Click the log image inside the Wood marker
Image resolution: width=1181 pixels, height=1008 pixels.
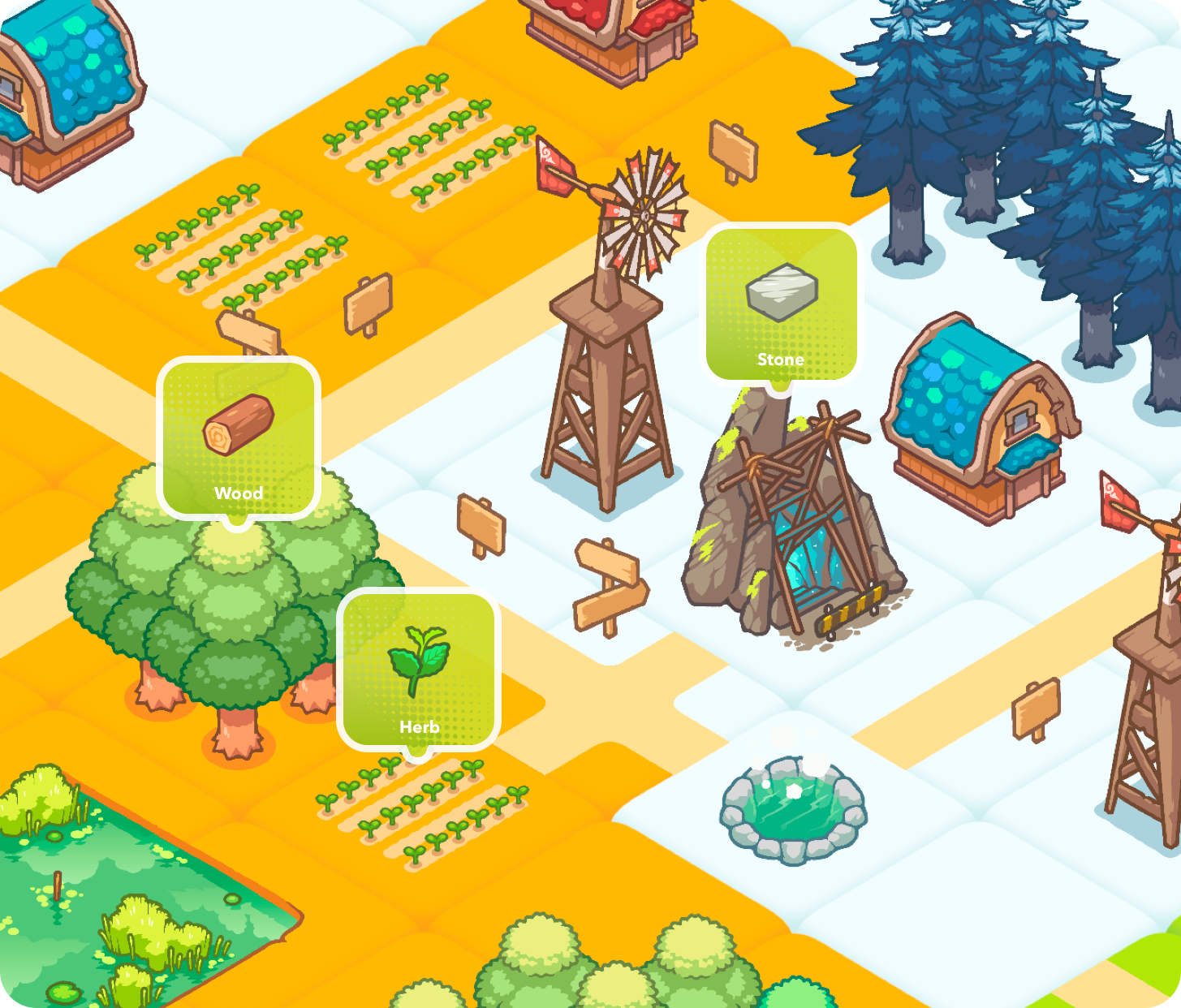tap(238, 426)
